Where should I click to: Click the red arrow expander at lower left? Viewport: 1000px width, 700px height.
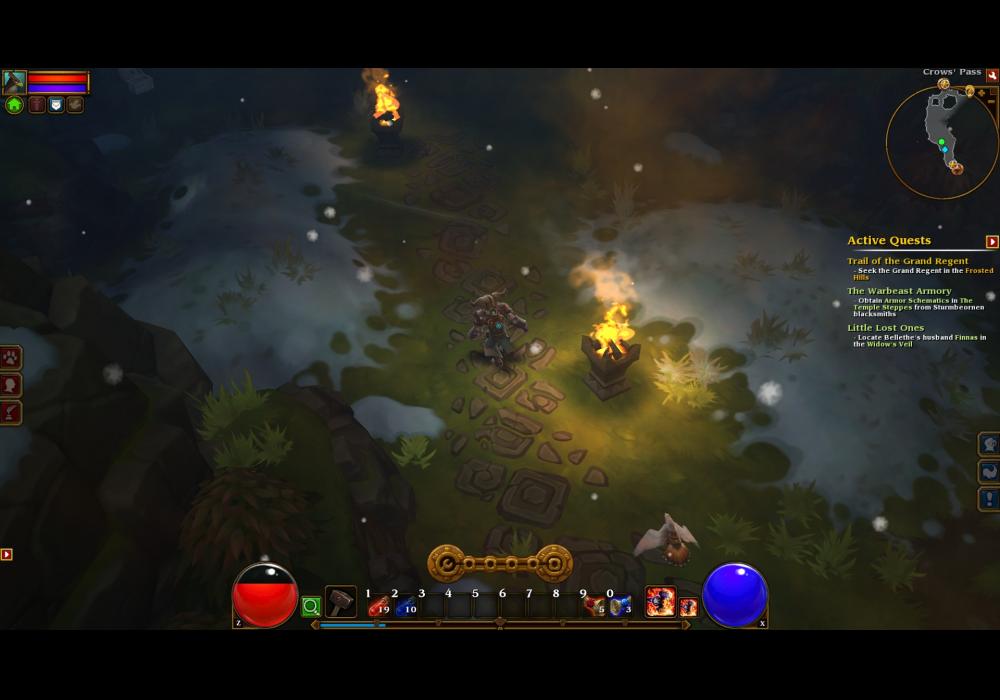coord(6,554)
